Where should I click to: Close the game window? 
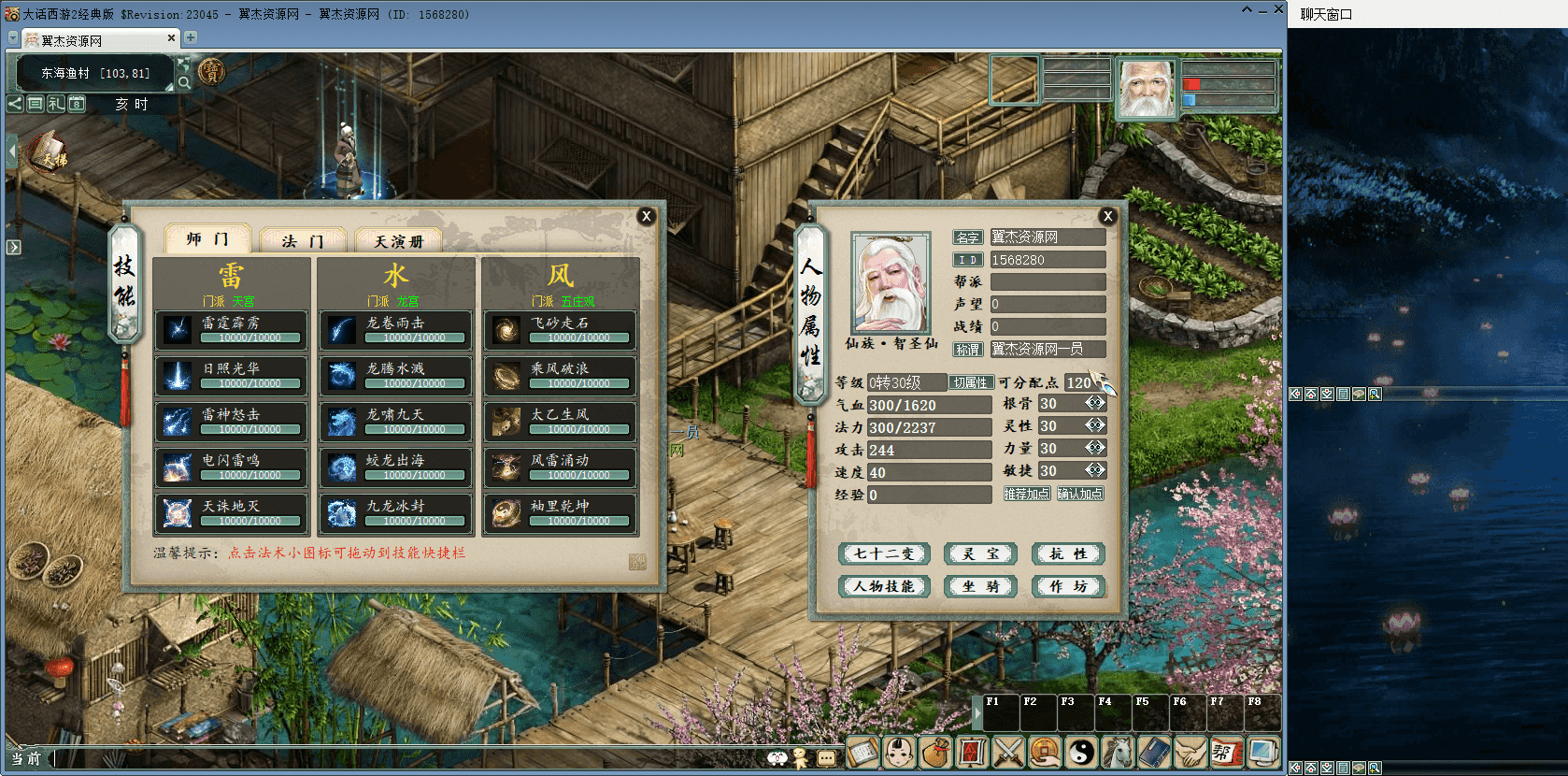1278,10
